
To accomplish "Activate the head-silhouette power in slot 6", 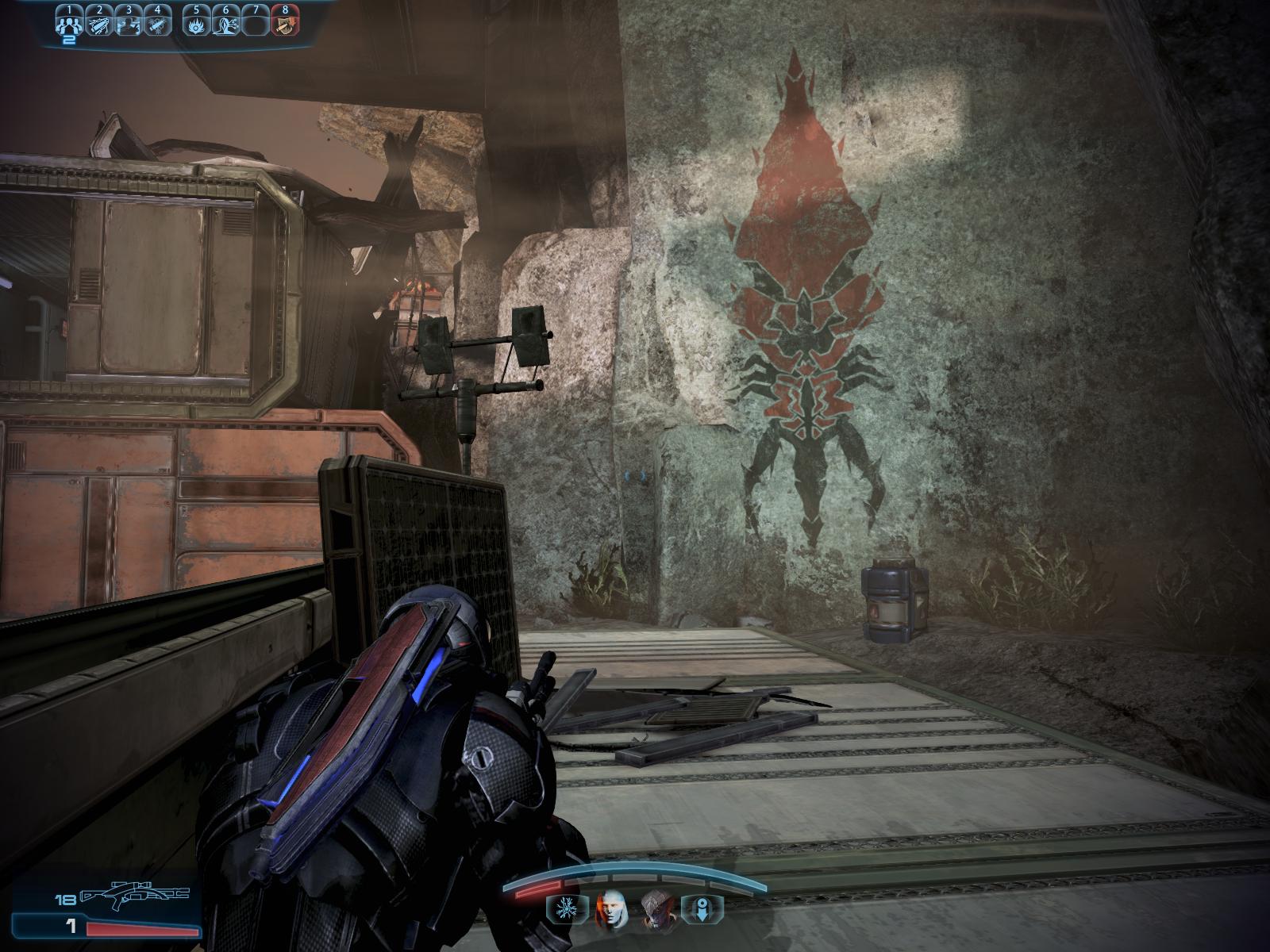I will pos(225,24).
